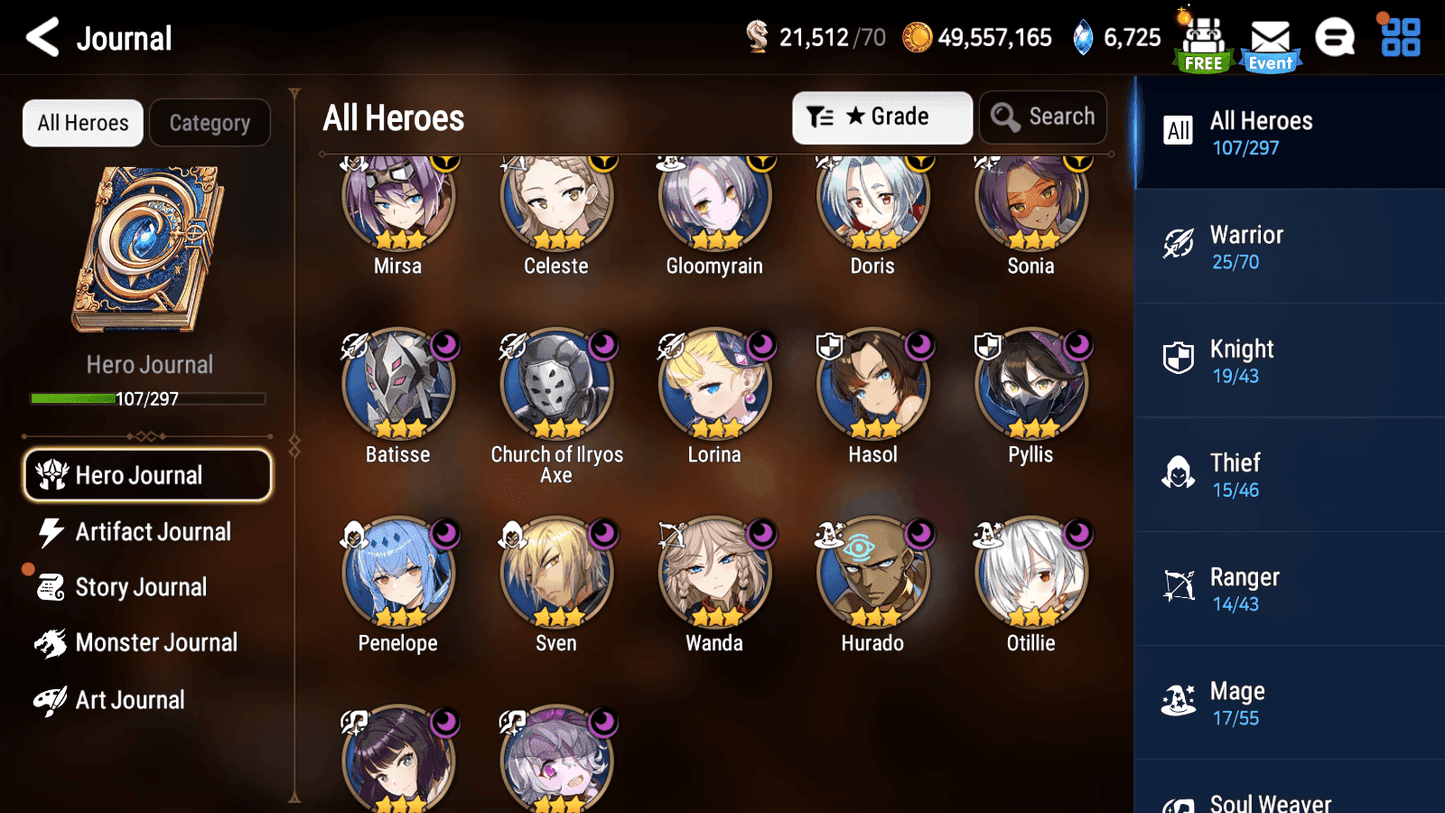Toggle the All Heroes view
This screenshot has width=1445, height=813.
tap(82, 122)
